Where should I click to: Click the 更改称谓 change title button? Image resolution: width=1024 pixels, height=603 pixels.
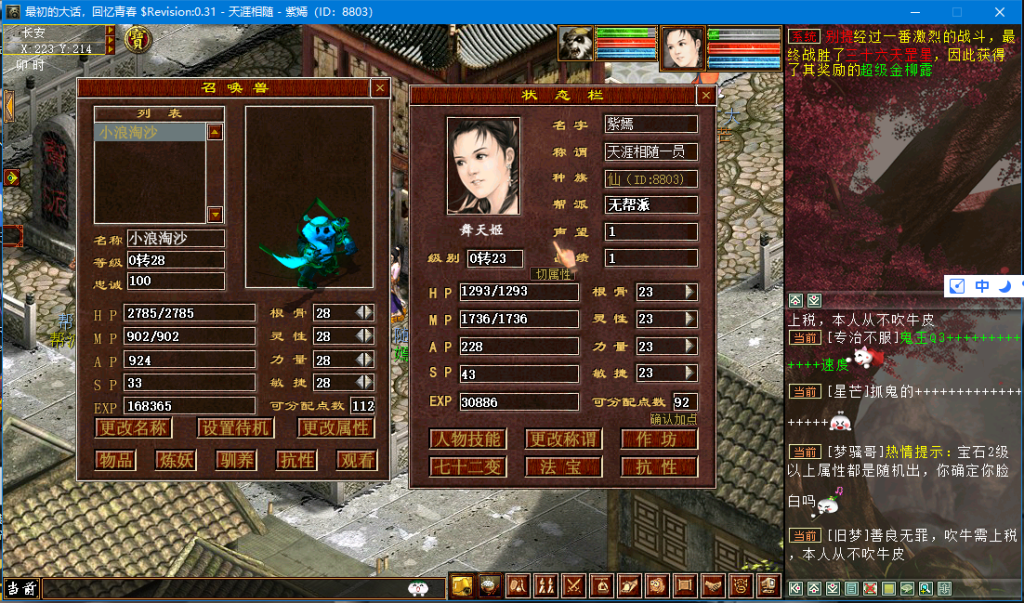pyautogui.click(x=563, y=440)
